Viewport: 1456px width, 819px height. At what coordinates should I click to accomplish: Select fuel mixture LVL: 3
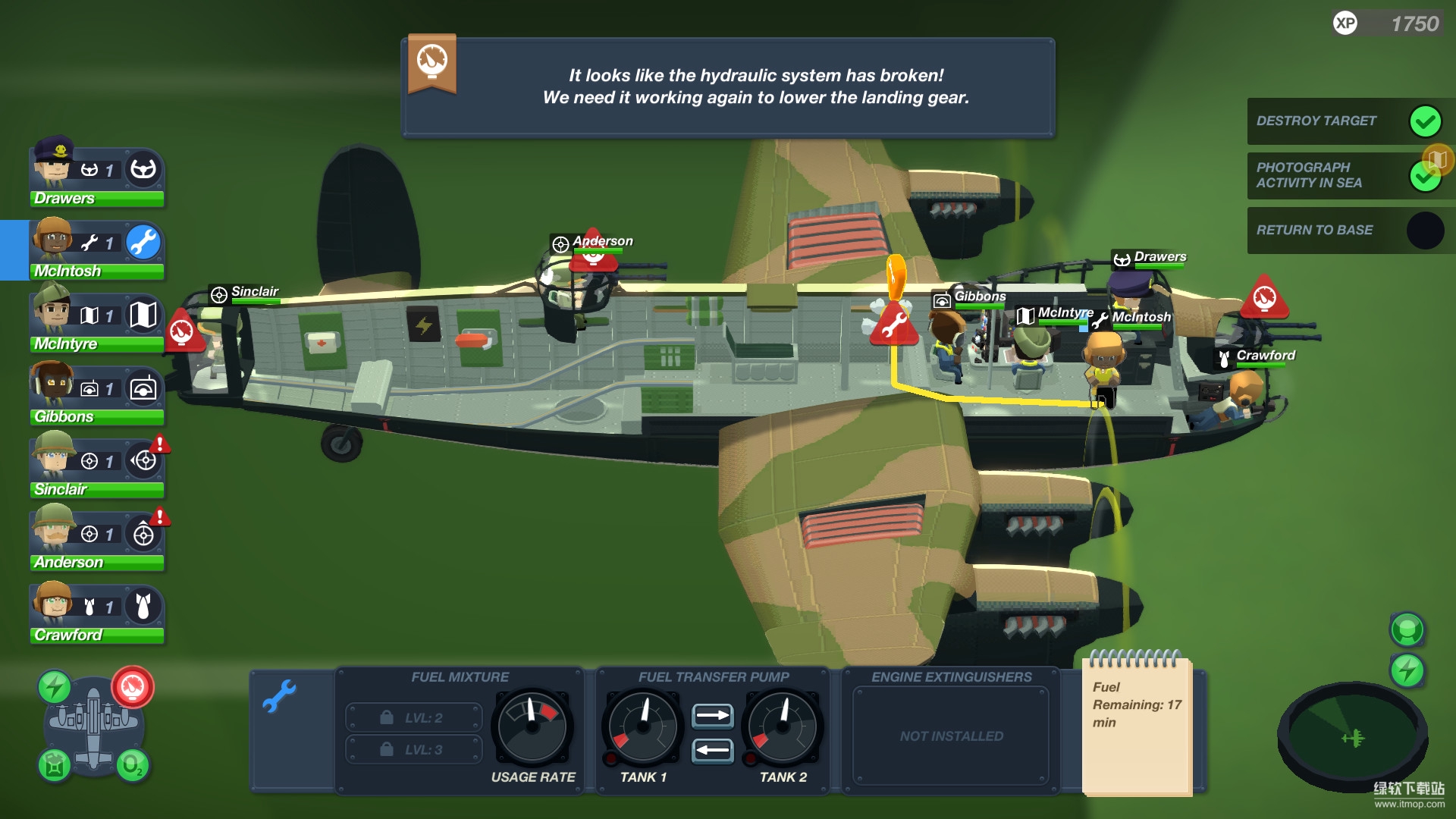point(414,749)
